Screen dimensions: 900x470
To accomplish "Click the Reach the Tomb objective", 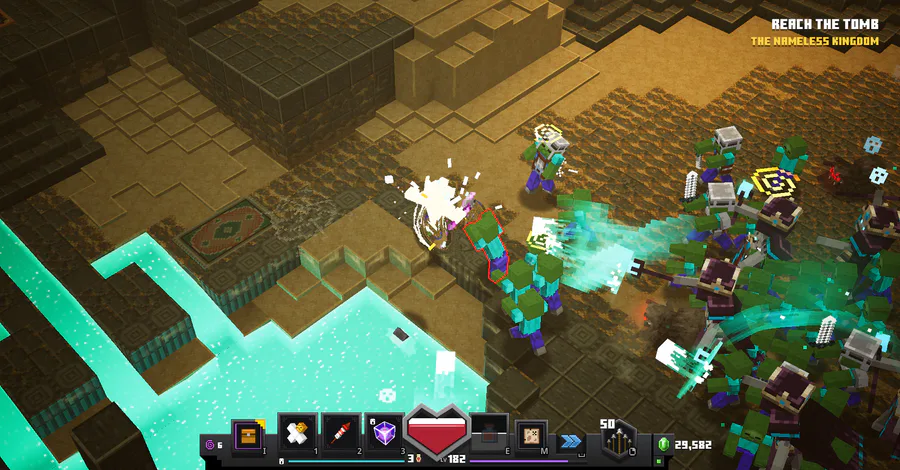I will tap(824, 24).
